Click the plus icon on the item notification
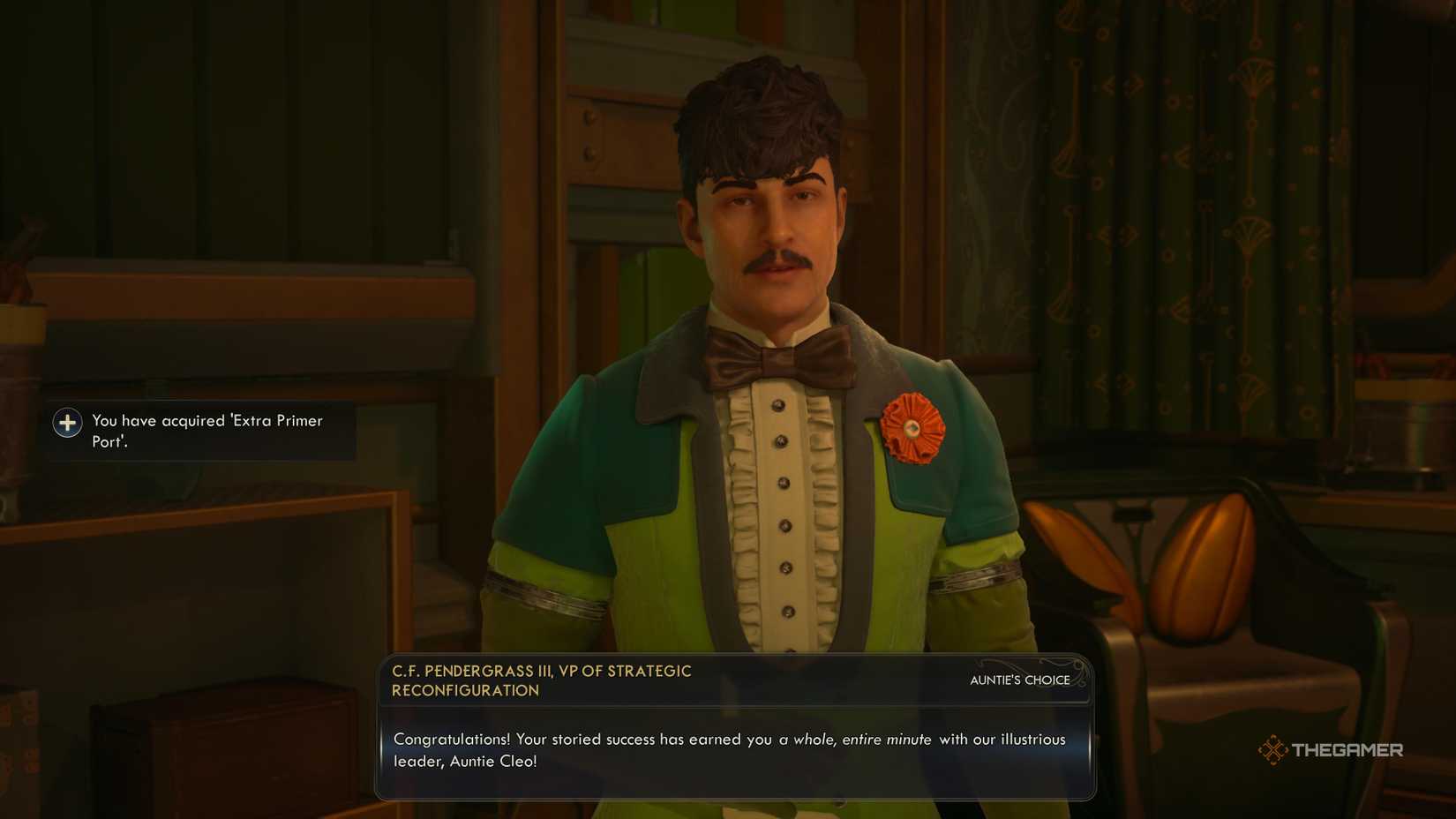 click(67, 423)
